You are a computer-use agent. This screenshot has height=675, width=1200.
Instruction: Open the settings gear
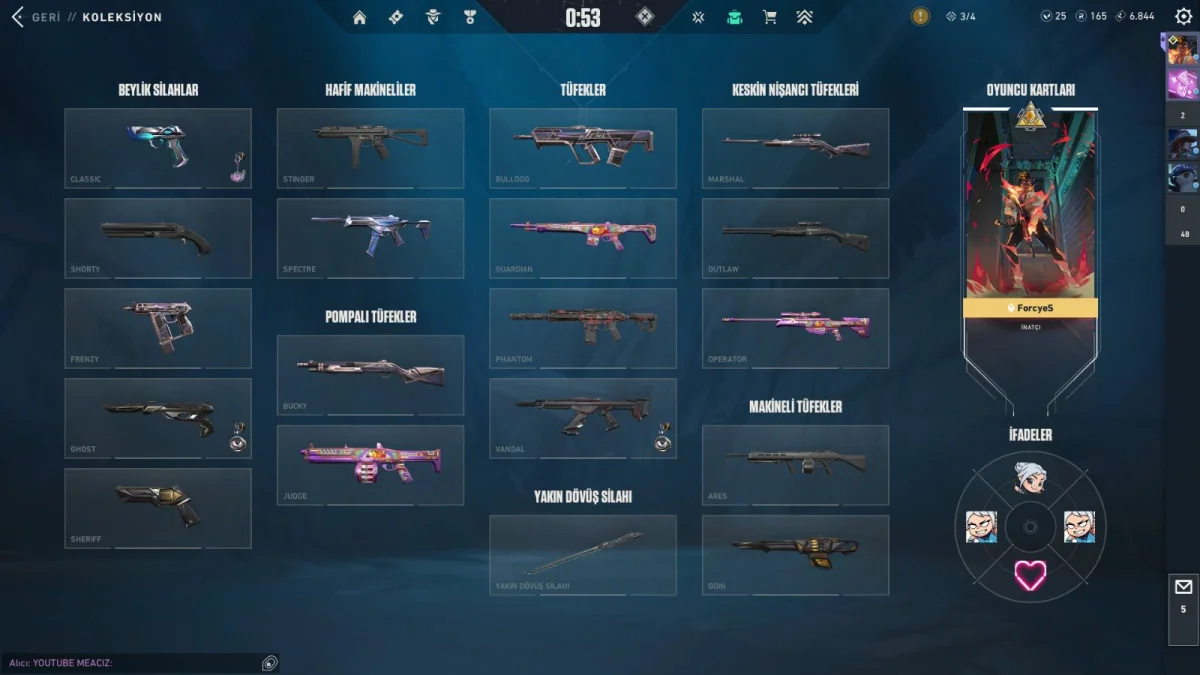(x=1183, y=17)
